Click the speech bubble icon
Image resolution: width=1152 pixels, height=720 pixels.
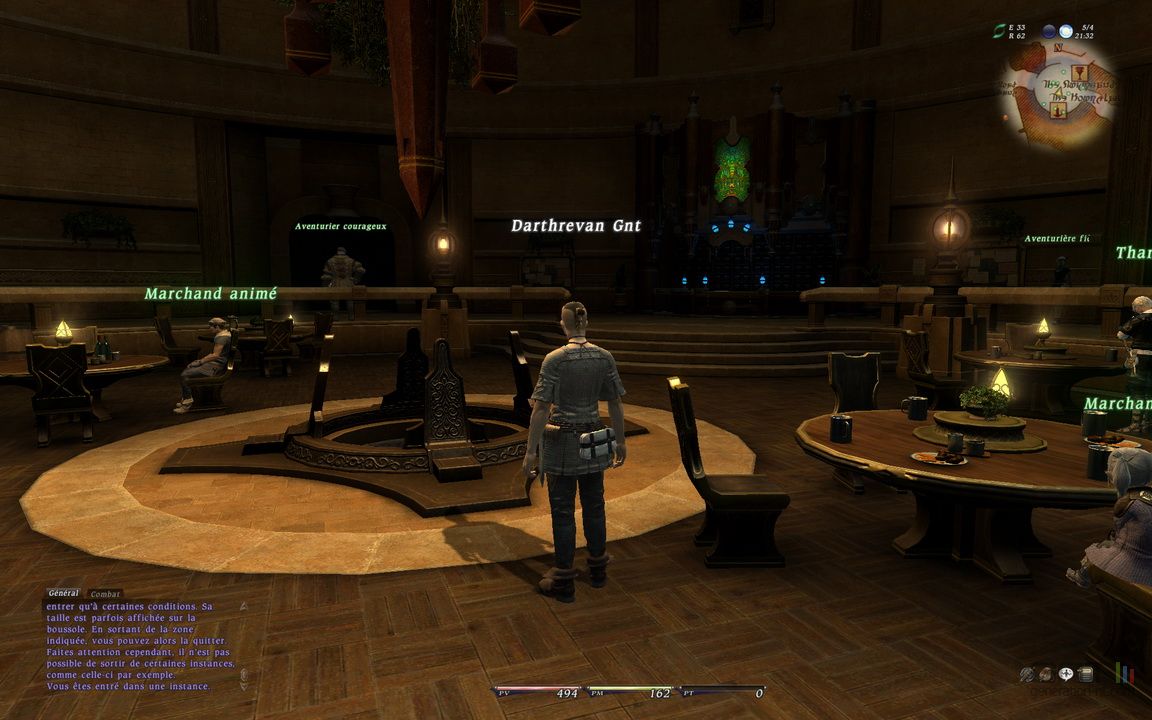point(1067,674)
